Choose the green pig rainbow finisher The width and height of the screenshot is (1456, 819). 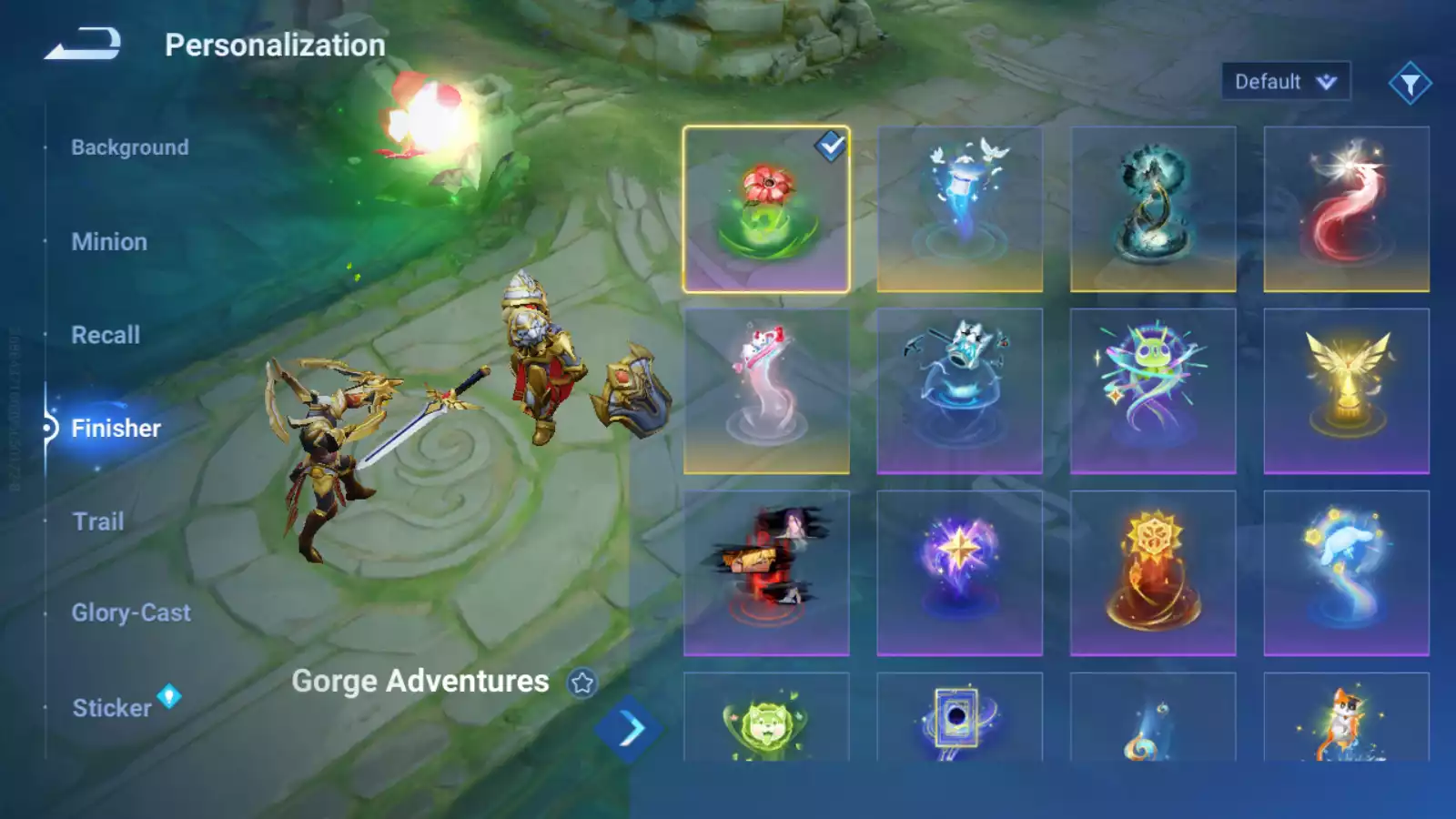(1152, 391)
